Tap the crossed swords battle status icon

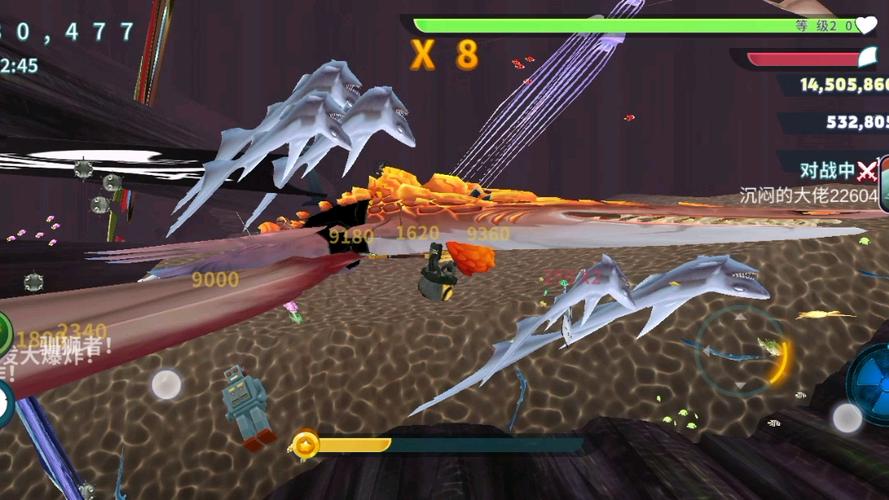(866, 169)
